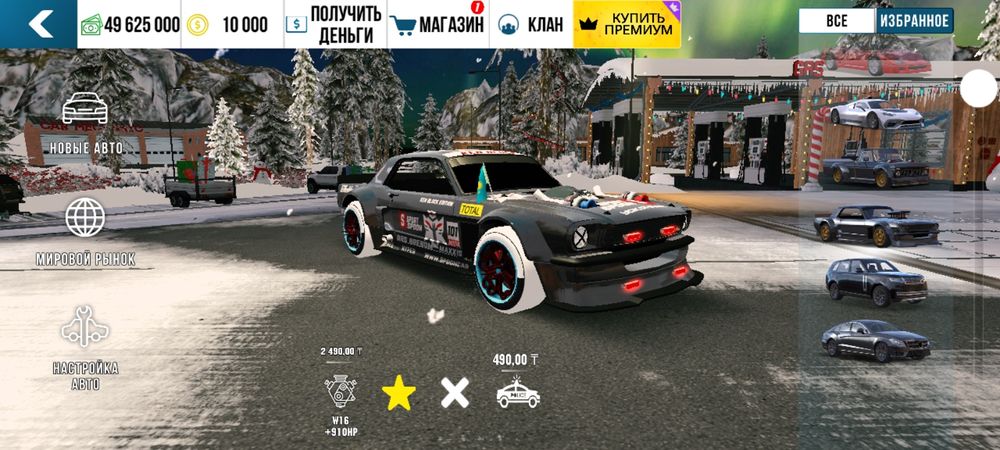Open the Магазин shop

436,24
